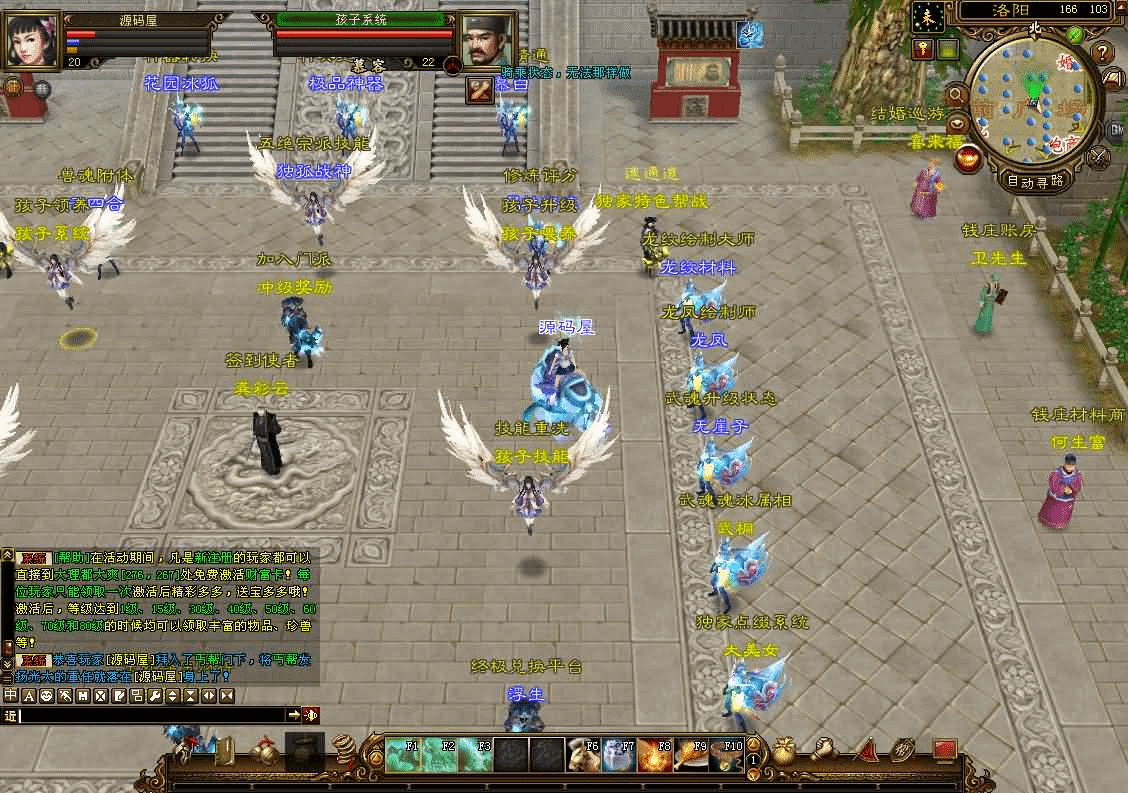Click into the chat input field
This screenshot has width=1128, height=793.
pos(150,715)
